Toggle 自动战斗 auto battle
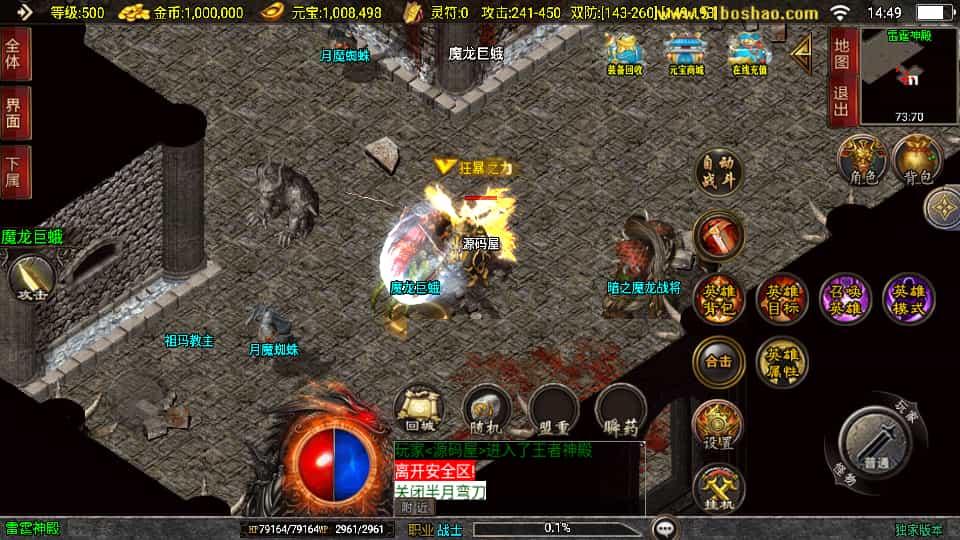This screenshot has width=960, height=540. (x=717, y=172)
